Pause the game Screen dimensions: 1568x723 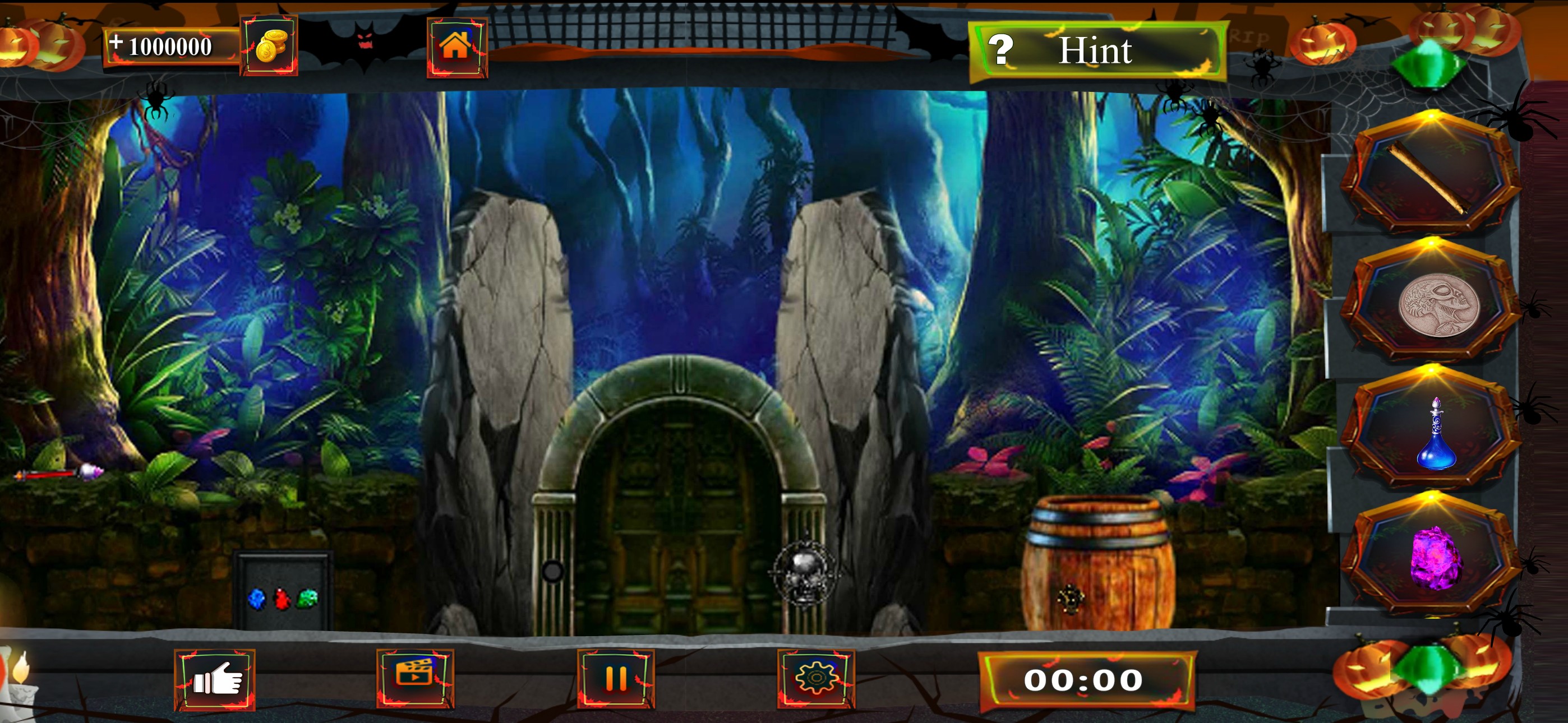(615, 678)
